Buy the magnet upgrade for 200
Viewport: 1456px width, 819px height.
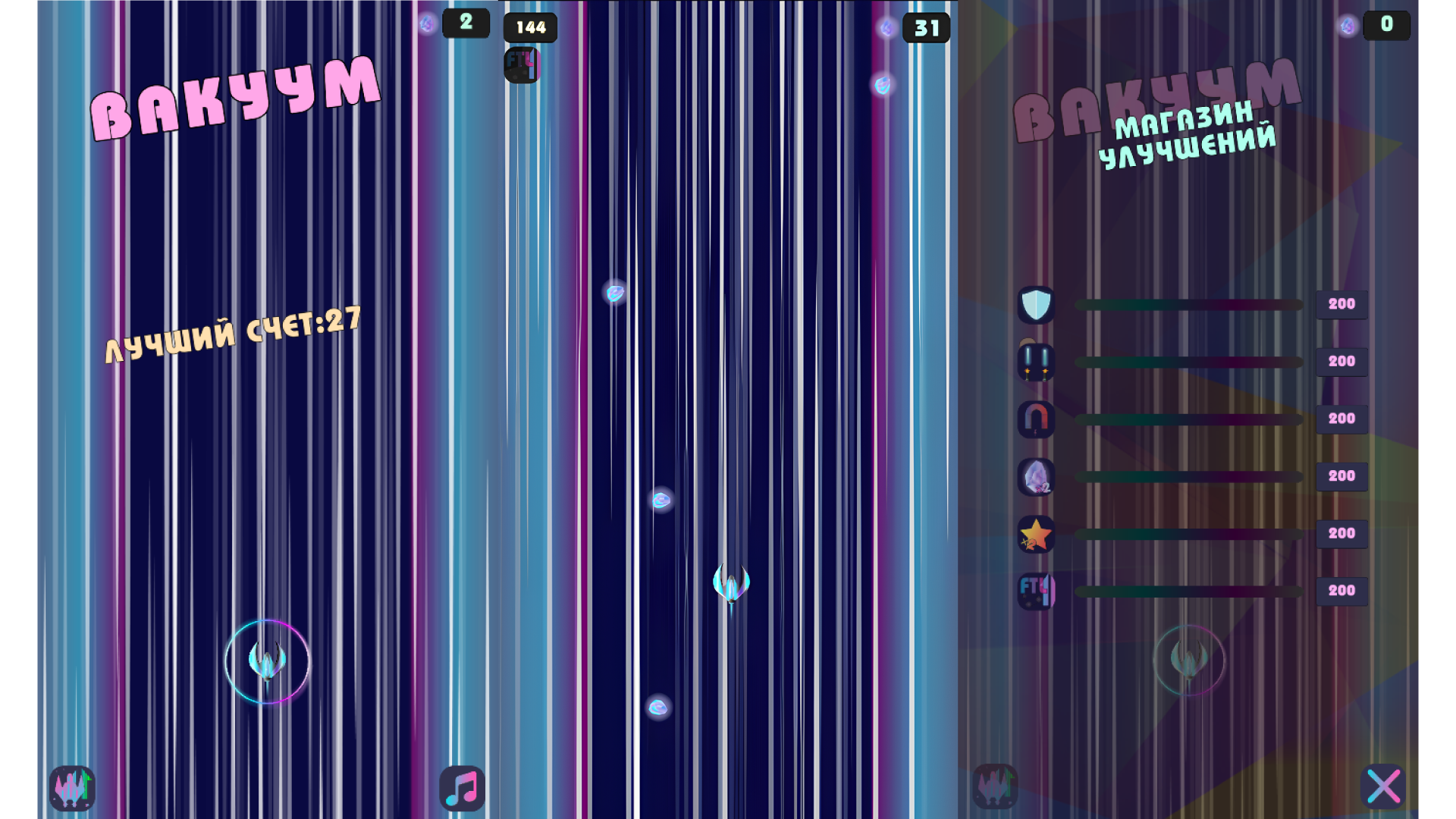coord(1341,419)
